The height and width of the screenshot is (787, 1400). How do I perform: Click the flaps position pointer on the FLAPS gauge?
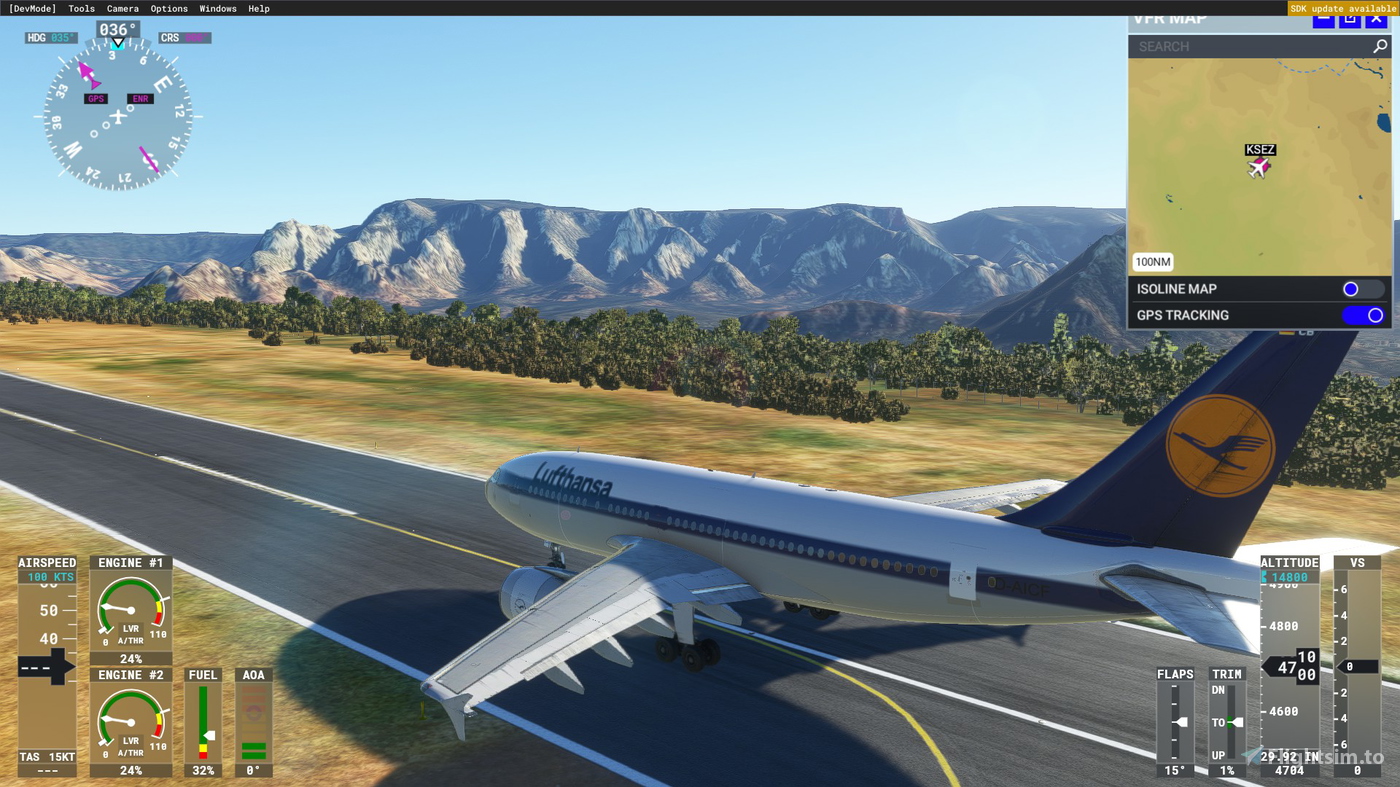click(x=1181, y=720)
